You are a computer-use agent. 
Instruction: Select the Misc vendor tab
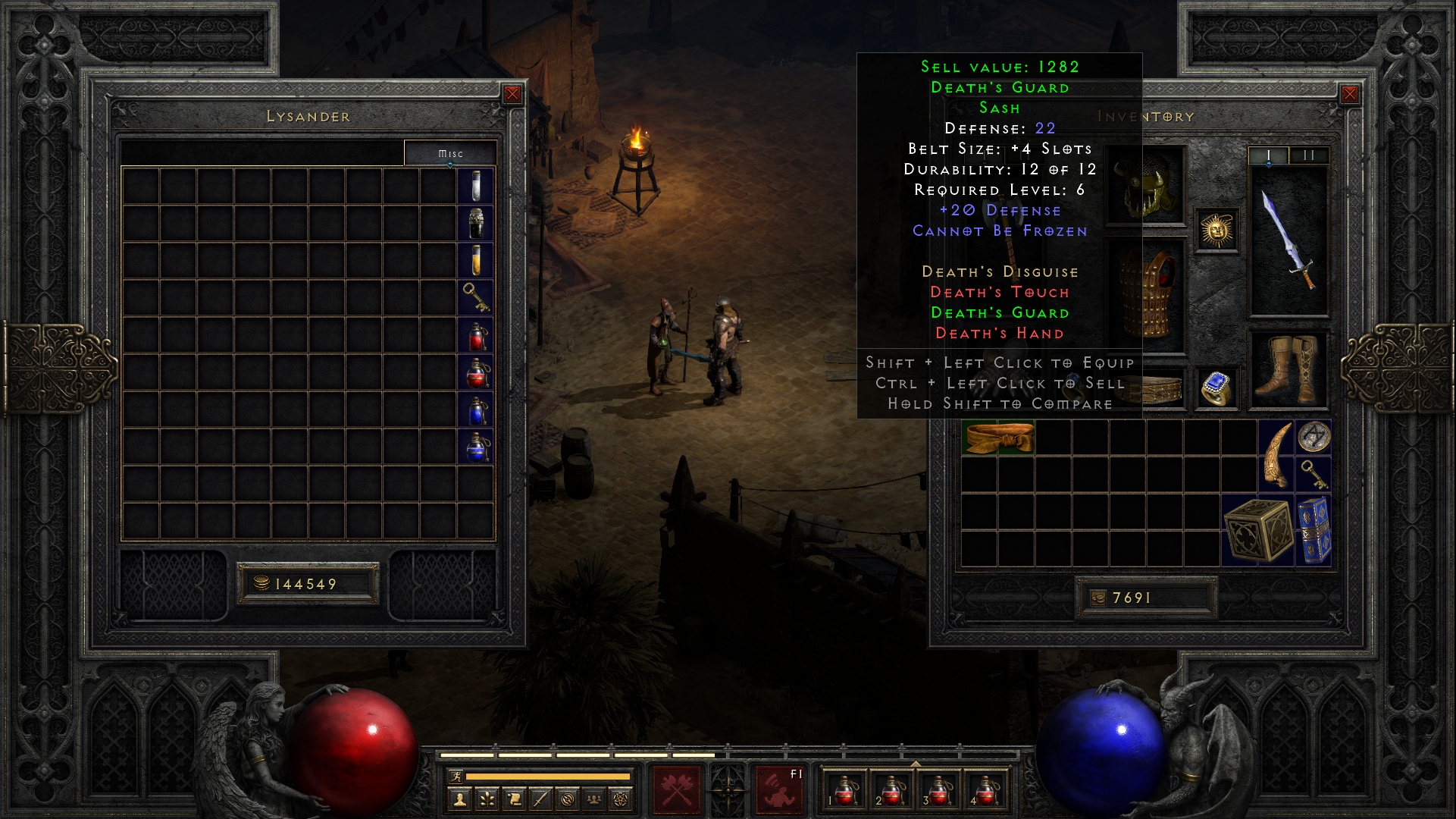[x=450, y=153]
